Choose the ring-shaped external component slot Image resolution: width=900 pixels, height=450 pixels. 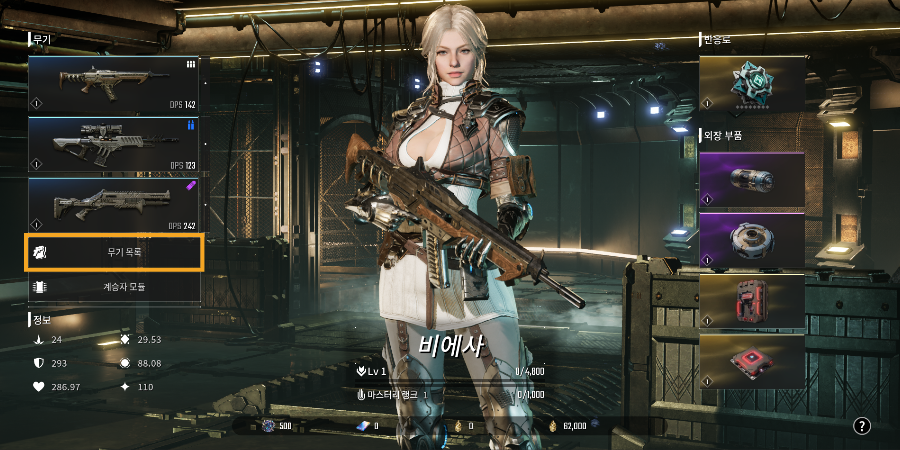pyautogui.click(x=751, y=241)
